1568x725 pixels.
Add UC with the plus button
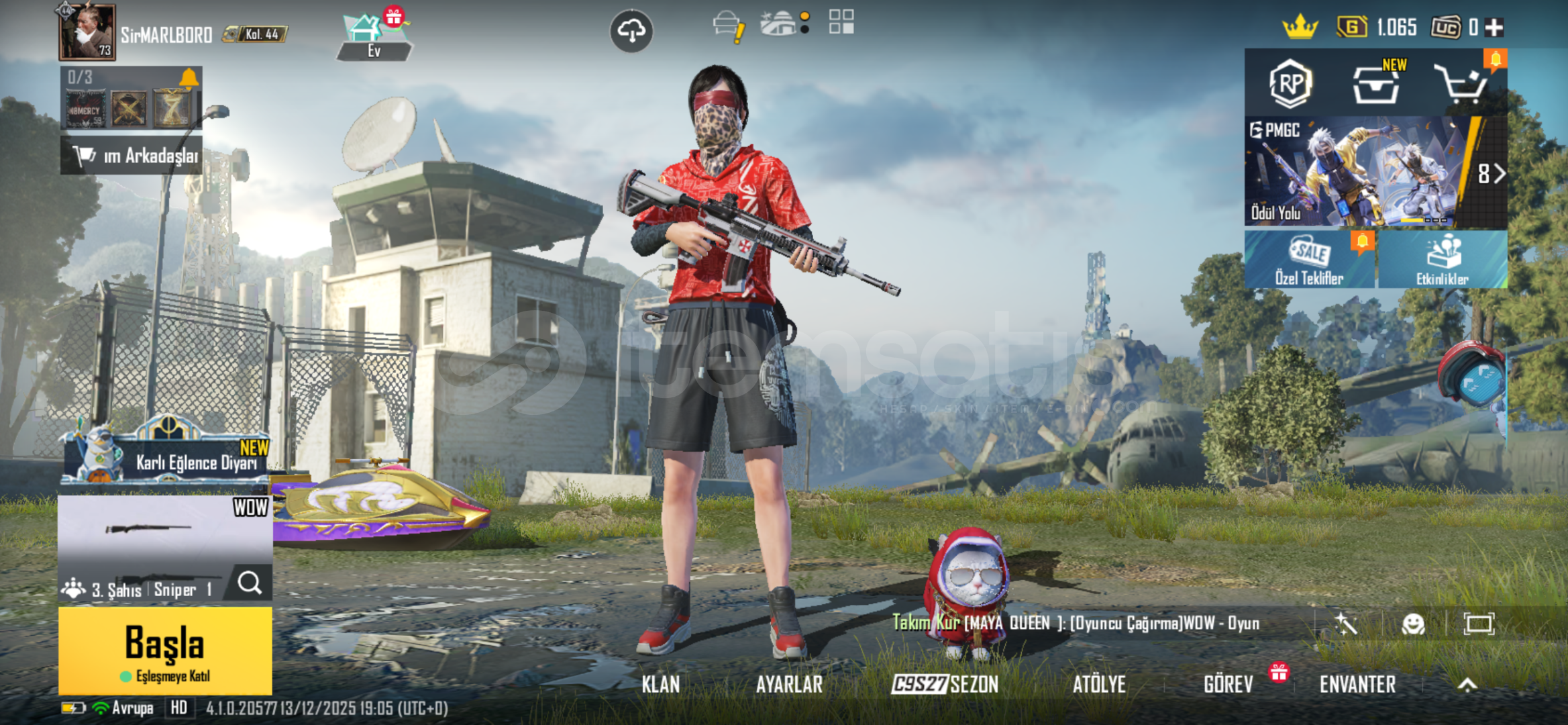(x=1494, y=28)
